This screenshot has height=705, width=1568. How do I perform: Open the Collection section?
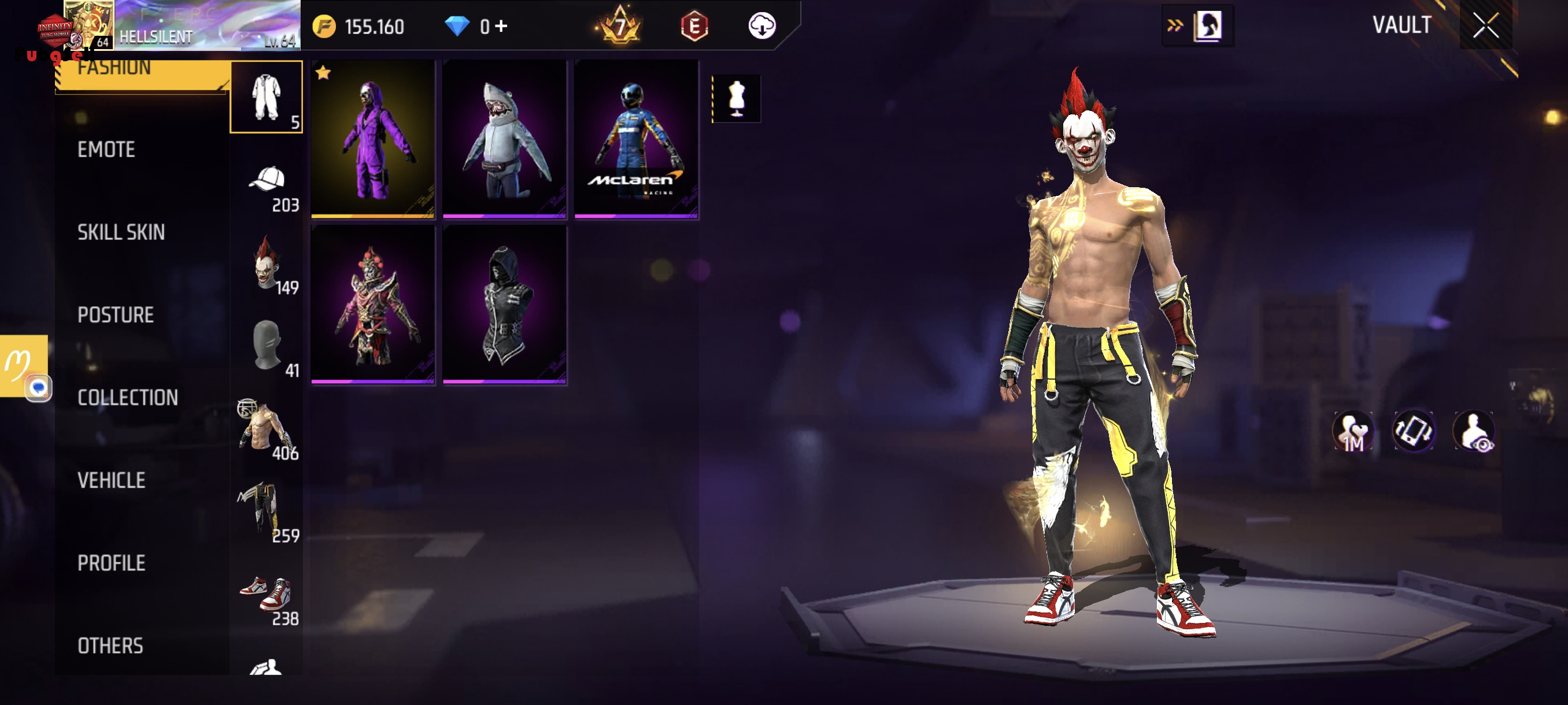click(x=127, y=398)
